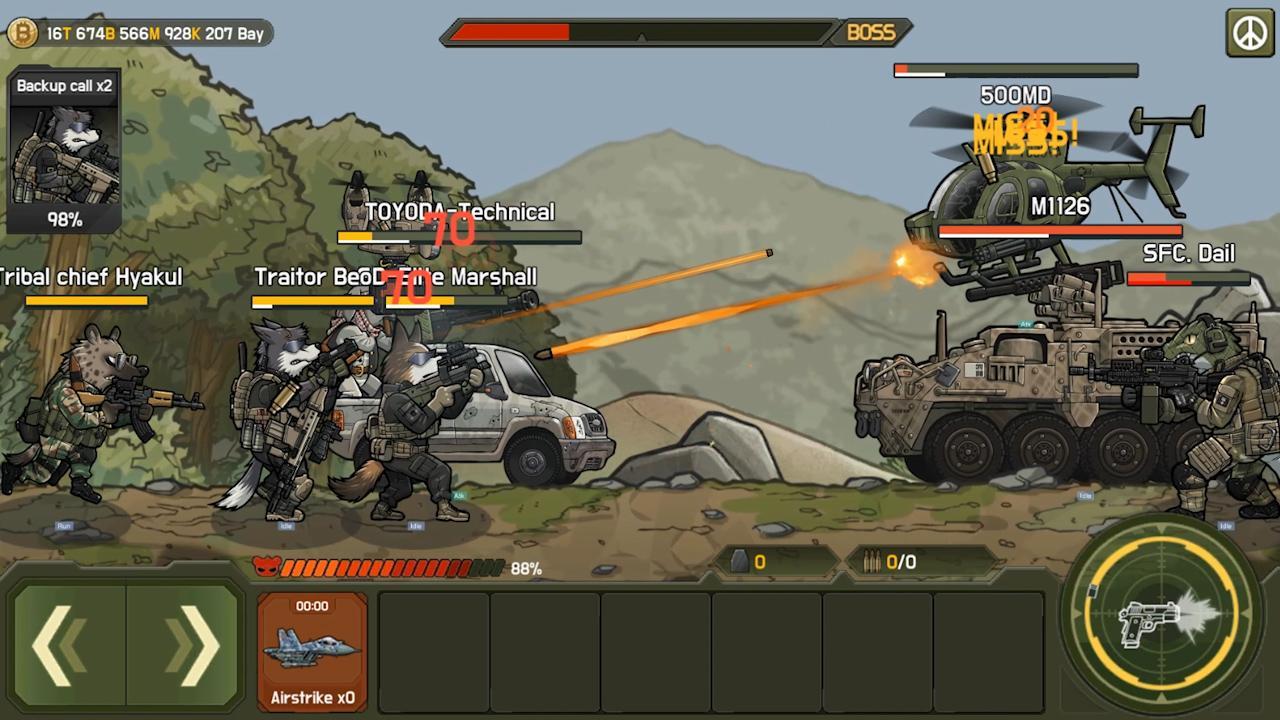Tap the BOSS health bar
The height and width of the screenshot is (720, 1280).
click(x=640, y=33)
